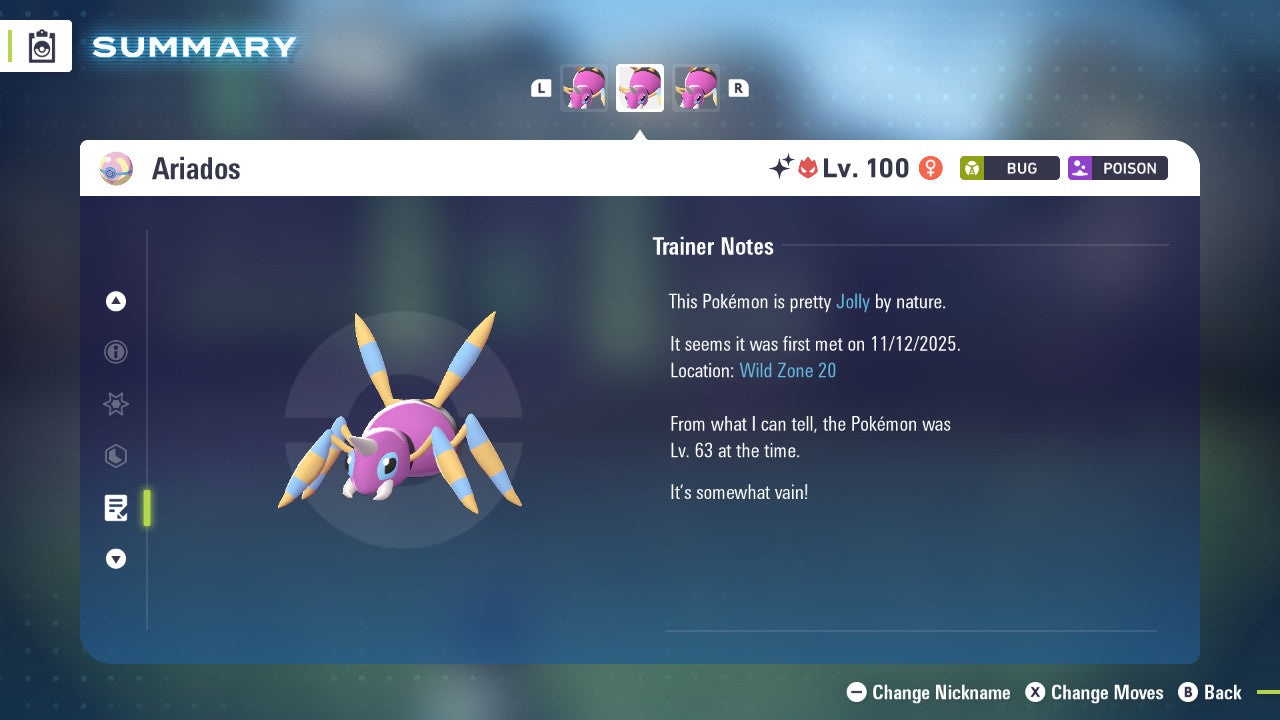This screenshot has height=720, width=1280.
Task: Open the stats hexagon sidebar section
Action: (115, 456)
